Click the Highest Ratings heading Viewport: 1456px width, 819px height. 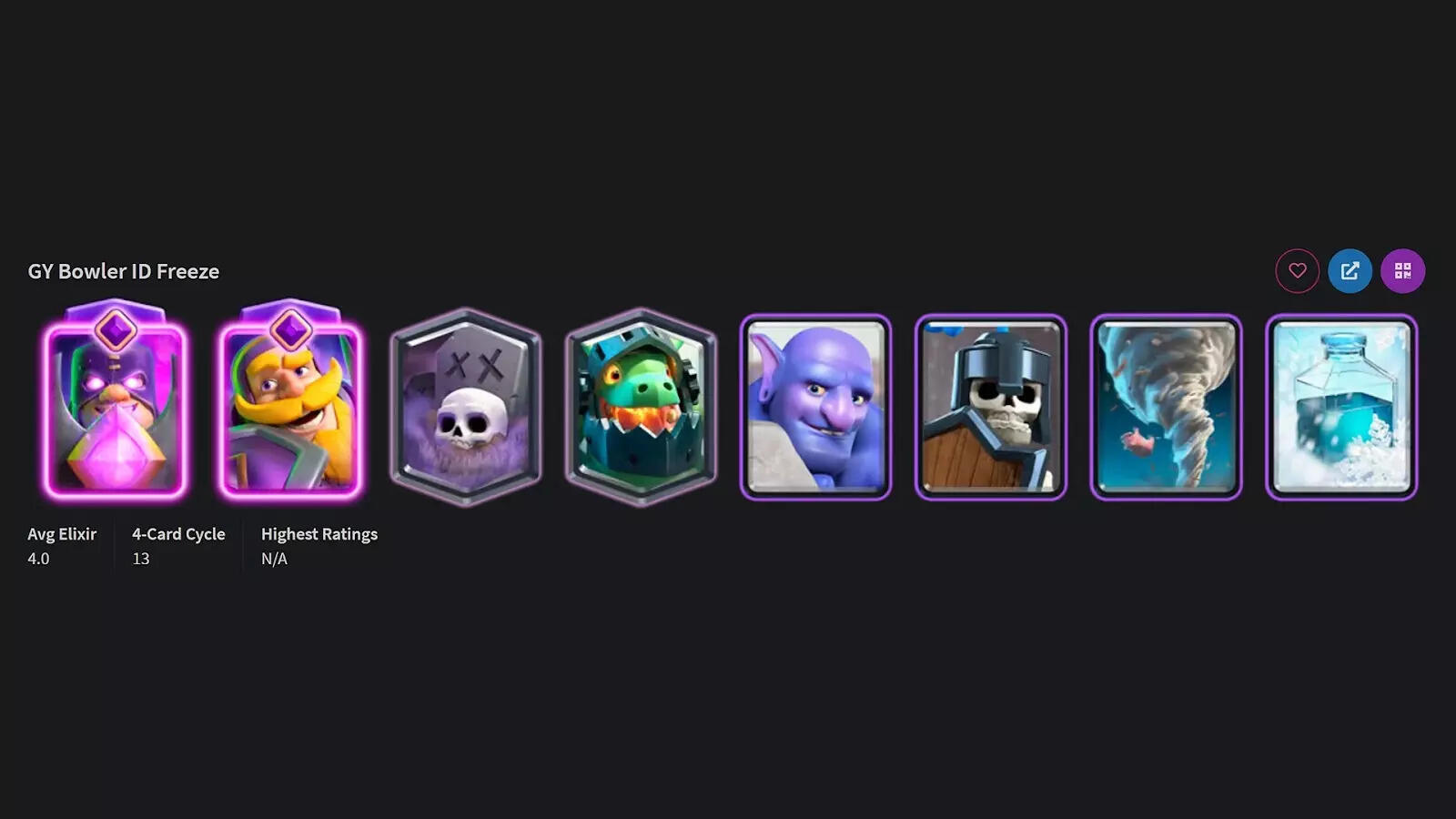[319, 534]
